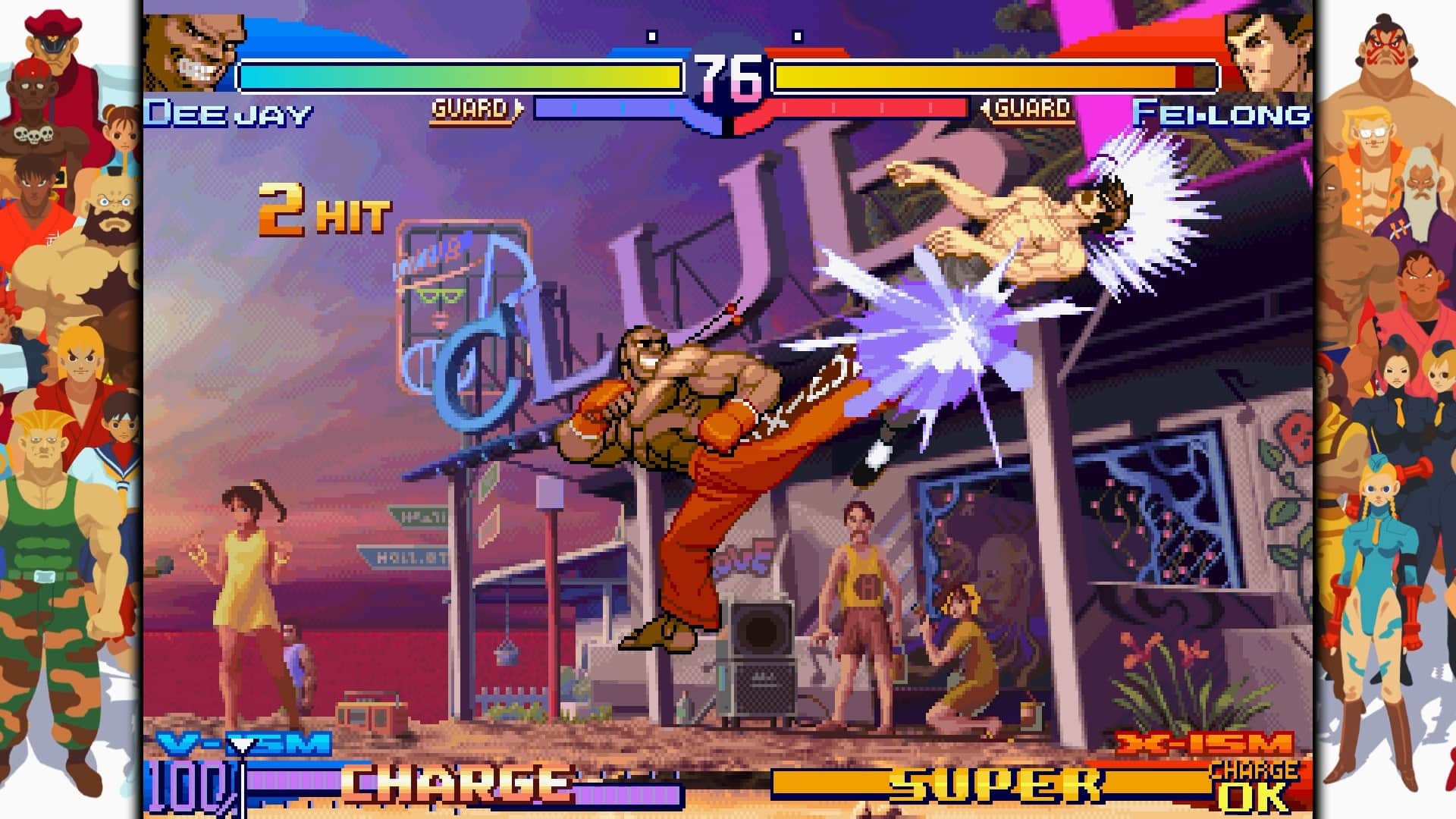Open the left GUARD meter arrow
1456x819 pixels.
pos(519,107)
